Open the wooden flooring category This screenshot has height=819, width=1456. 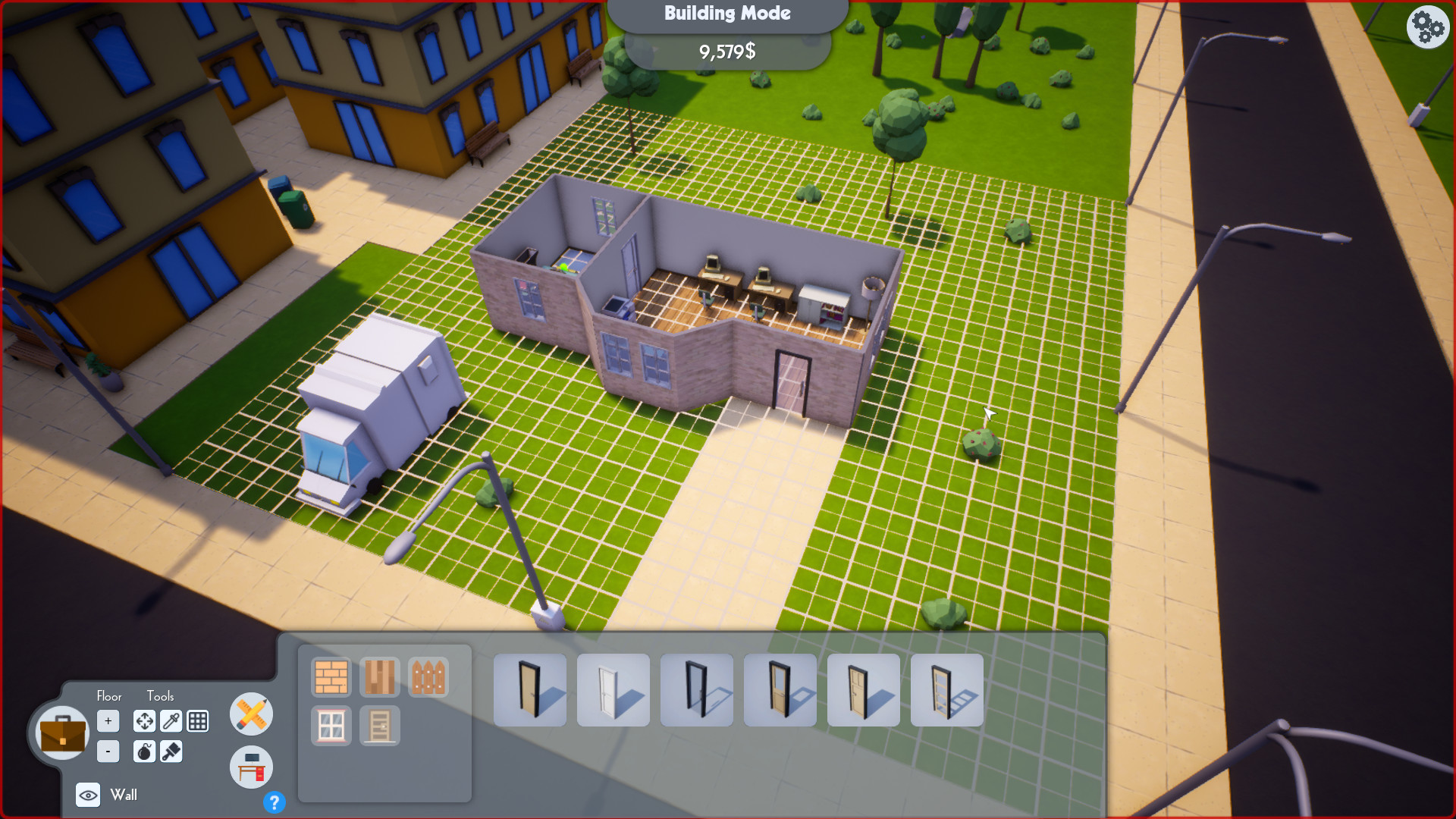tap(380, 678)
